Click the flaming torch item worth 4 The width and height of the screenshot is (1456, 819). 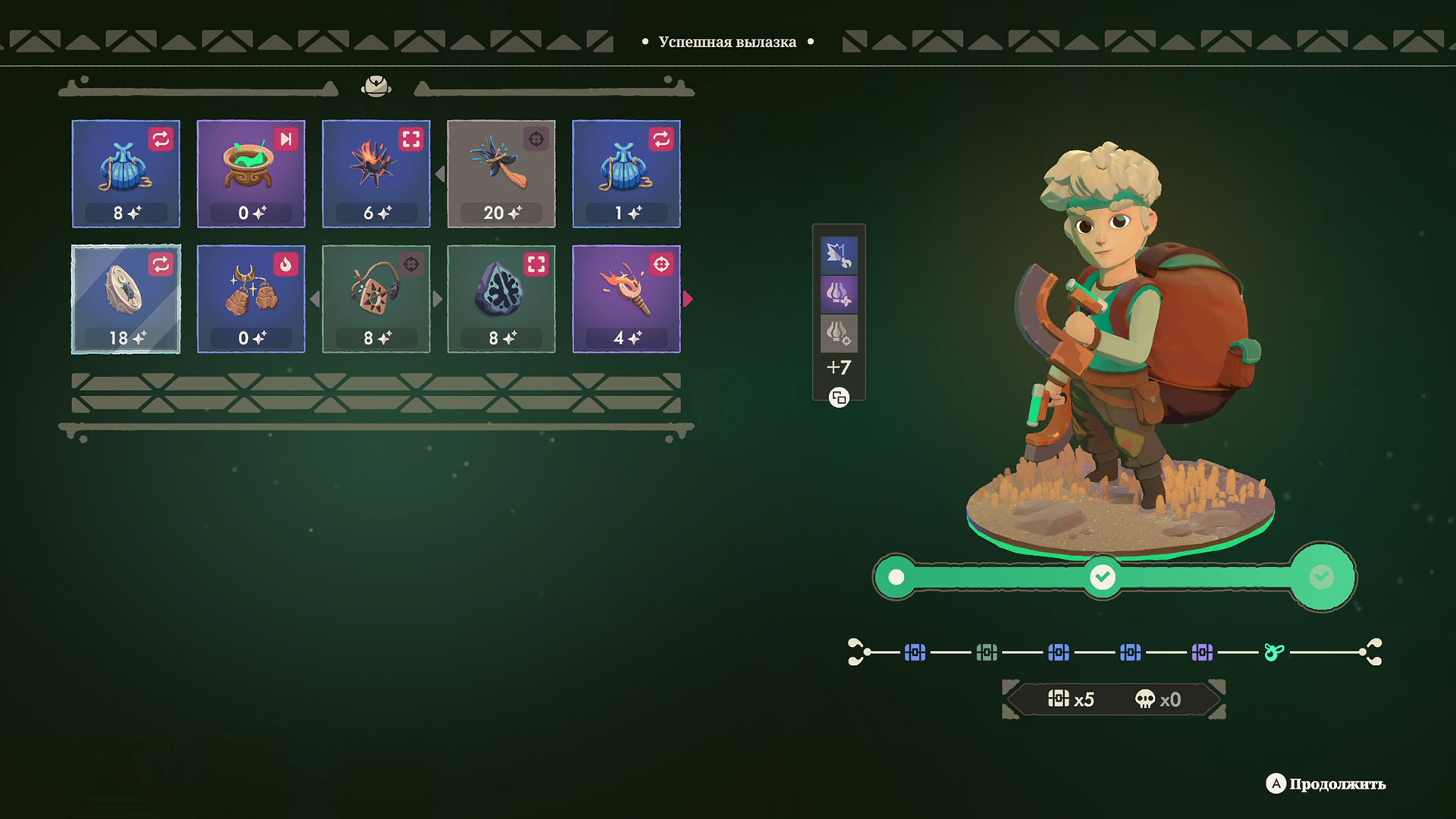pos(625,299)
